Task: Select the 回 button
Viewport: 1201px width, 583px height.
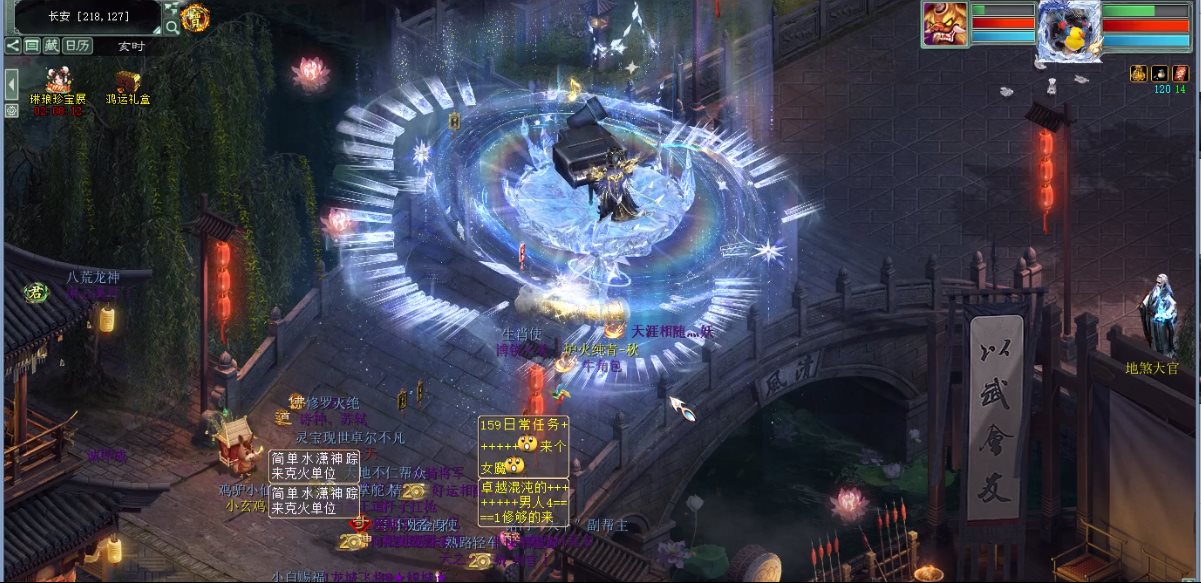Action: (32, 45)
